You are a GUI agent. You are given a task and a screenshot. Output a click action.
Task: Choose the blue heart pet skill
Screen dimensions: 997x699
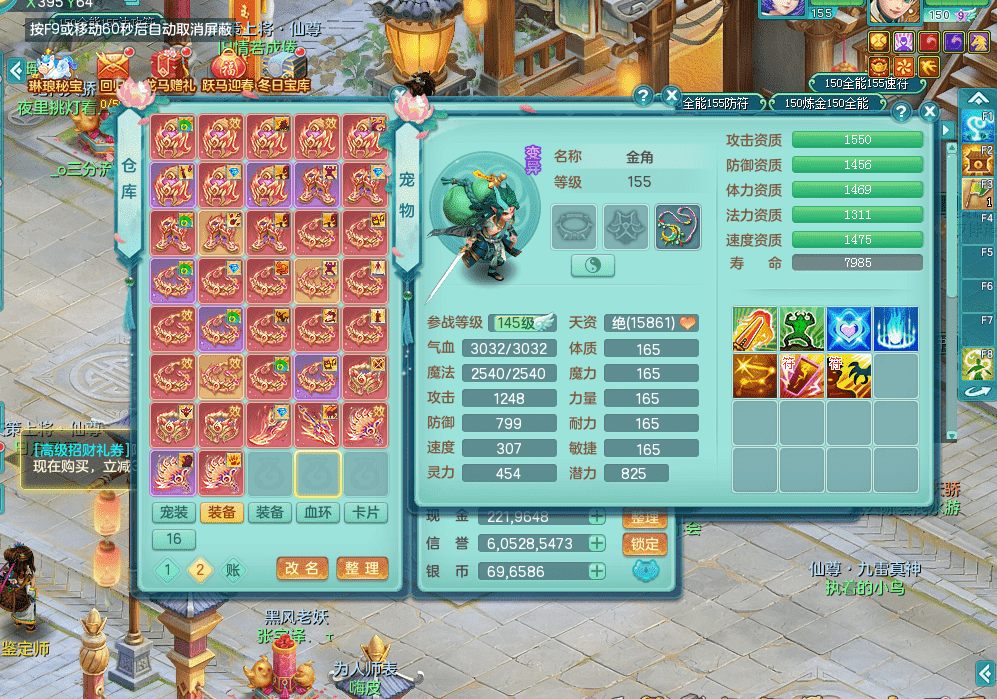coord(848,329)
